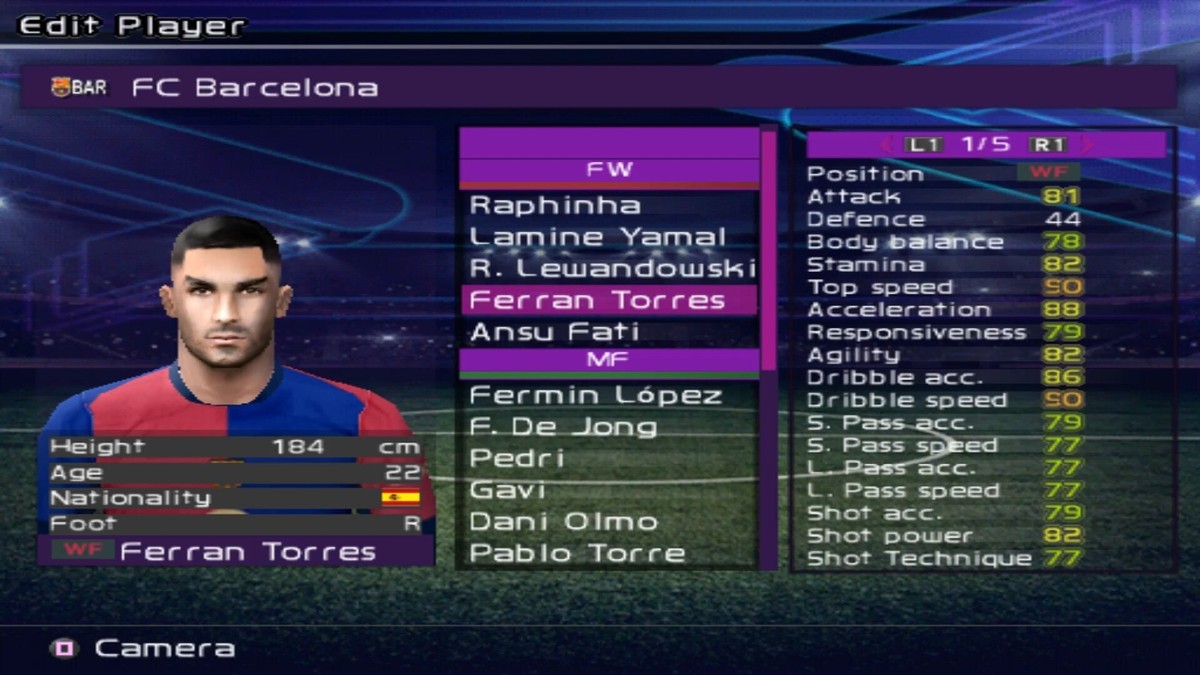Choose Lamine Yamal in the roster
The height and width of the screenshot is (675, 1200).
(x=598, y=237)
